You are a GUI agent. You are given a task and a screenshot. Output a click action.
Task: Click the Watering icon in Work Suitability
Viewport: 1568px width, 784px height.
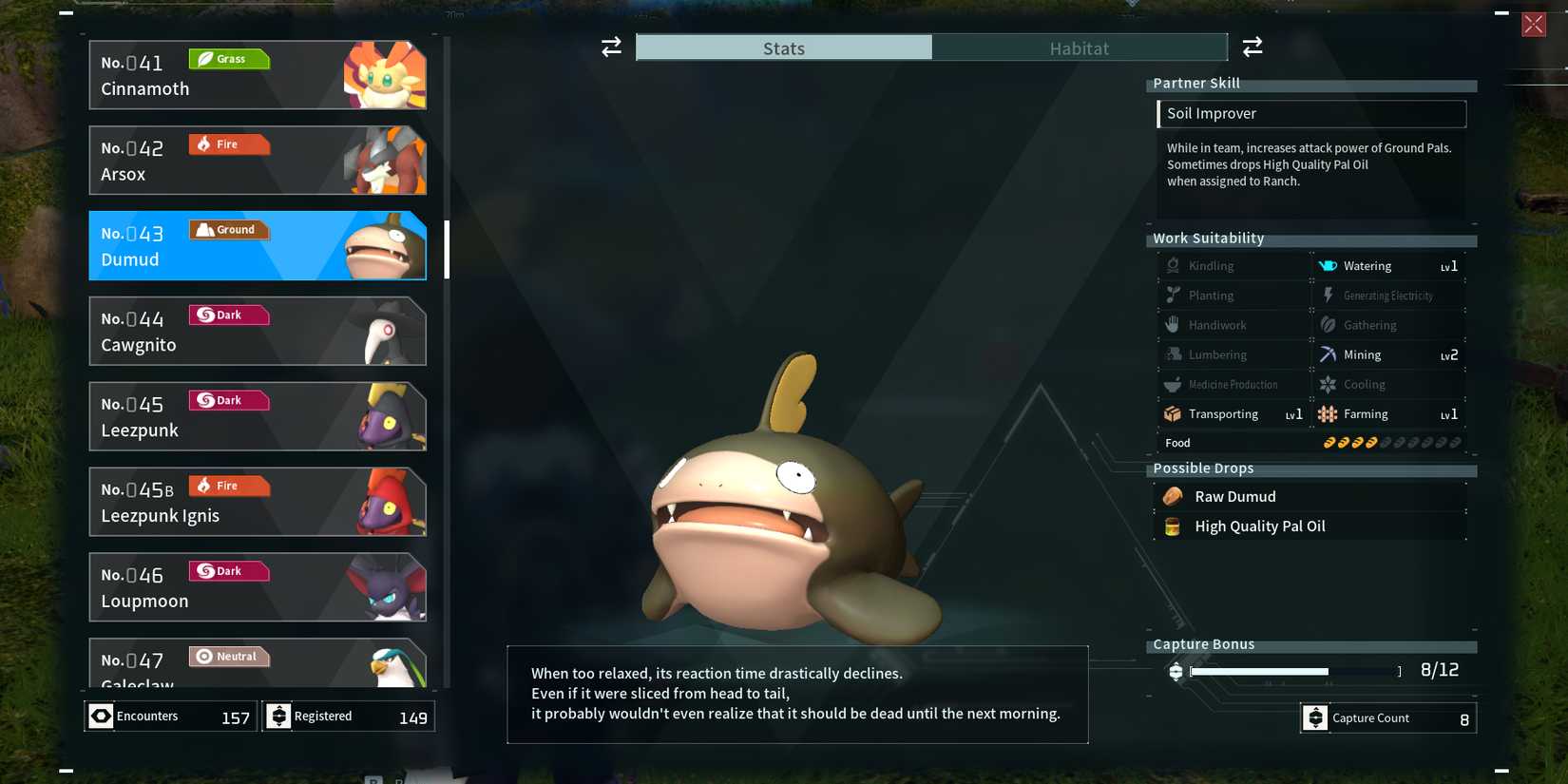tap(1328, 265)
